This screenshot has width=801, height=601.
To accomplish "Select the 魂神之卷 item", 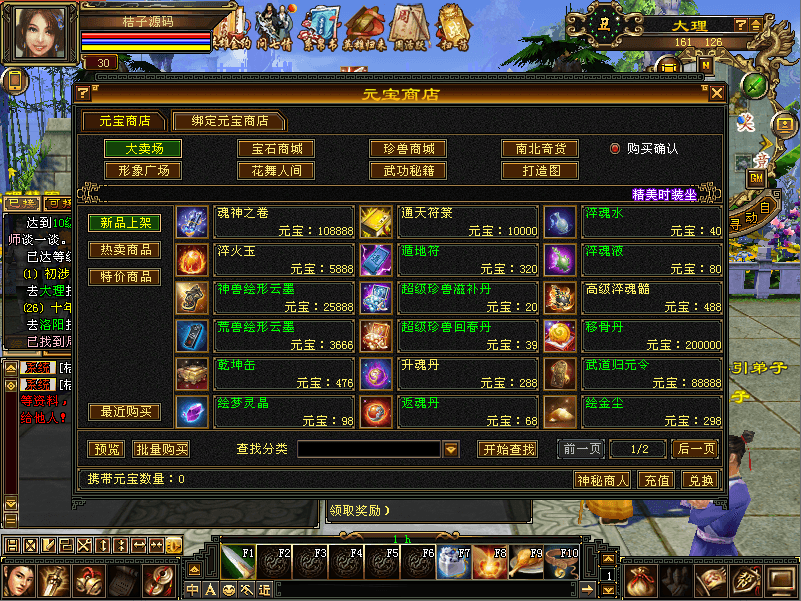I will click(265, 221).
